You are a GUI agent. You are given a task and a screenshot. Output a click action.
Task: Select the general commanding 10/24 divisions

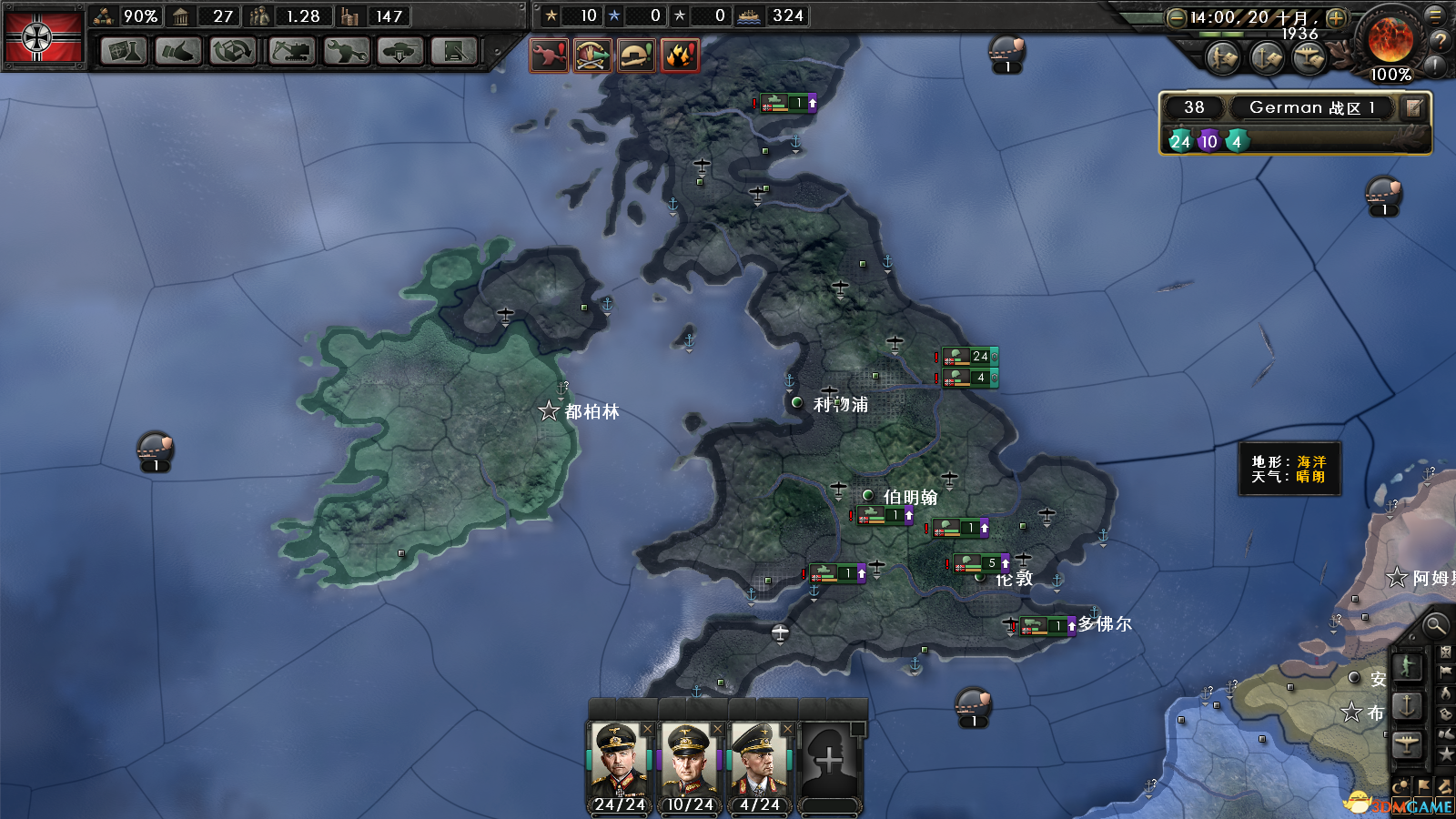click(x=690, y=761)
